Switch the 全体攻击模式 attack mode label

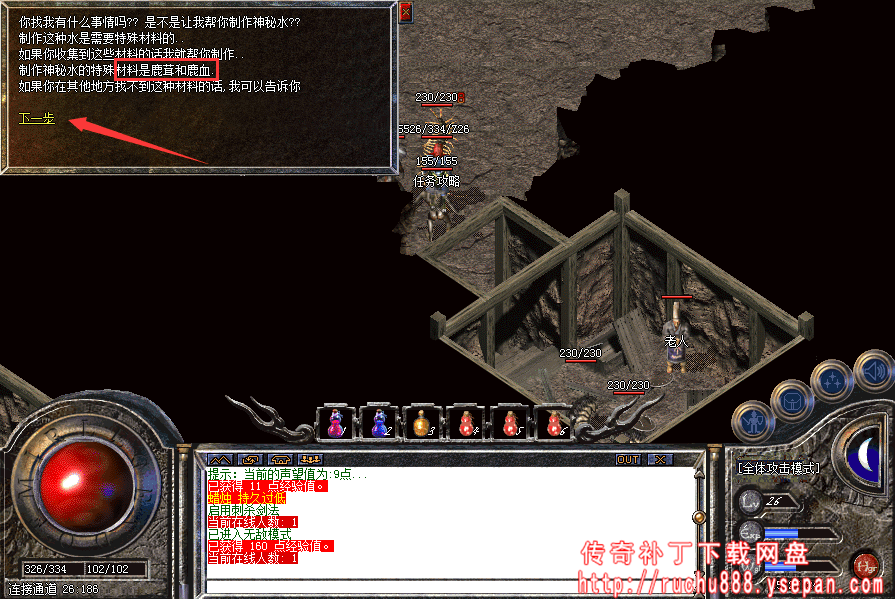coord(778,468)
